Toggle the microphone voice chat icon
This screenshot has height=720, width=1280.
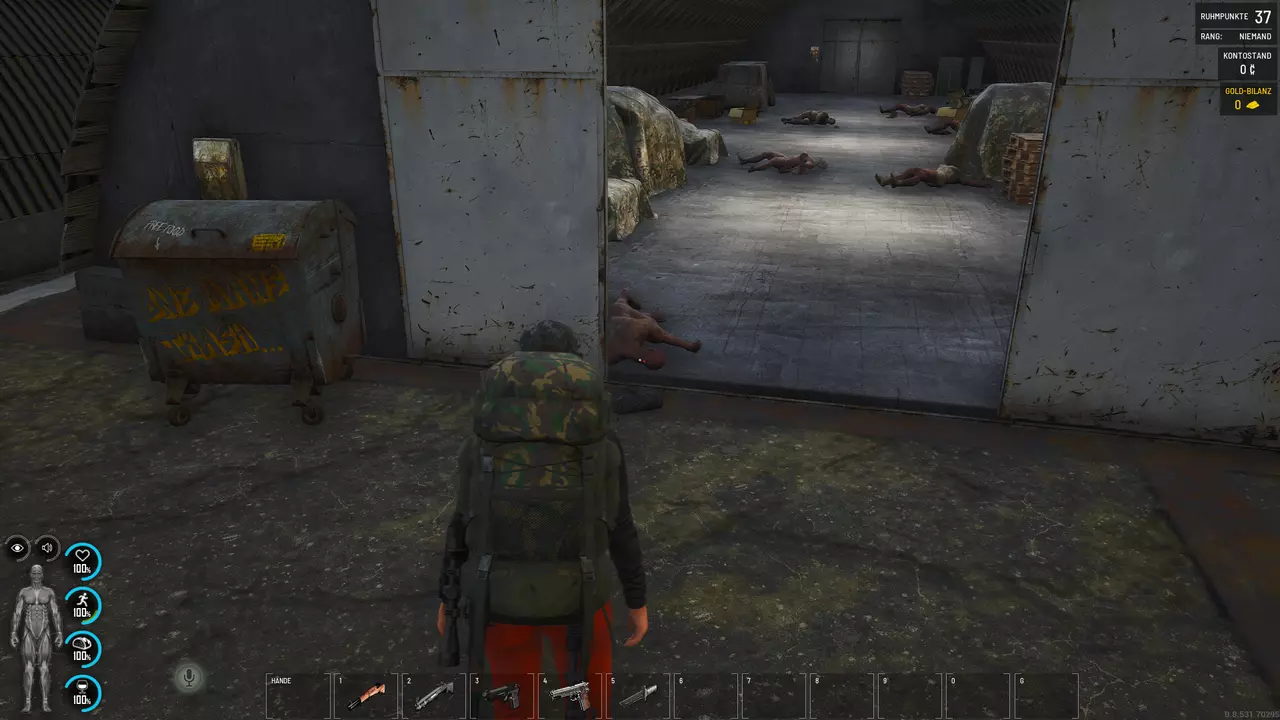[x=187, y=678]
